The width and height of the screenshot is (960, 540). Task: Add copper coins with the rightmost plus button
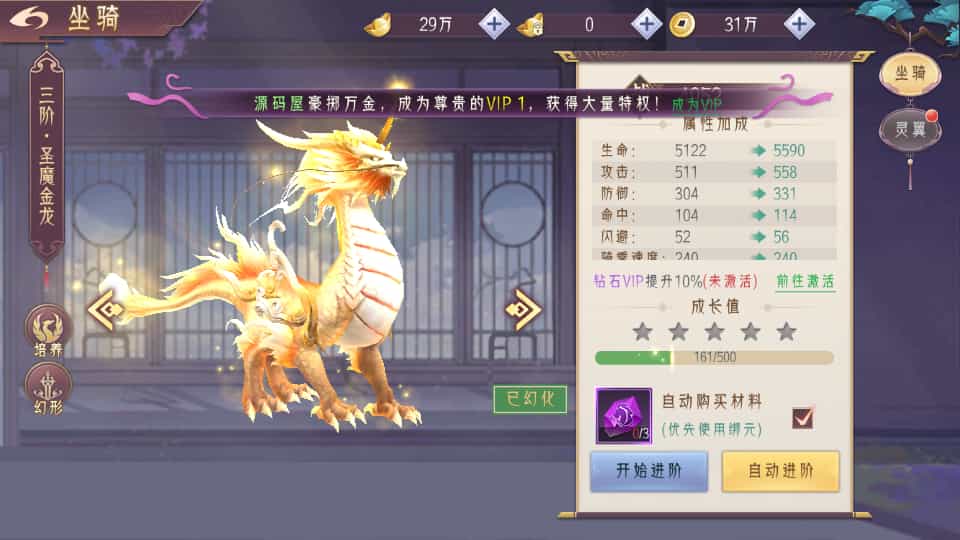(x=798, y=23)
